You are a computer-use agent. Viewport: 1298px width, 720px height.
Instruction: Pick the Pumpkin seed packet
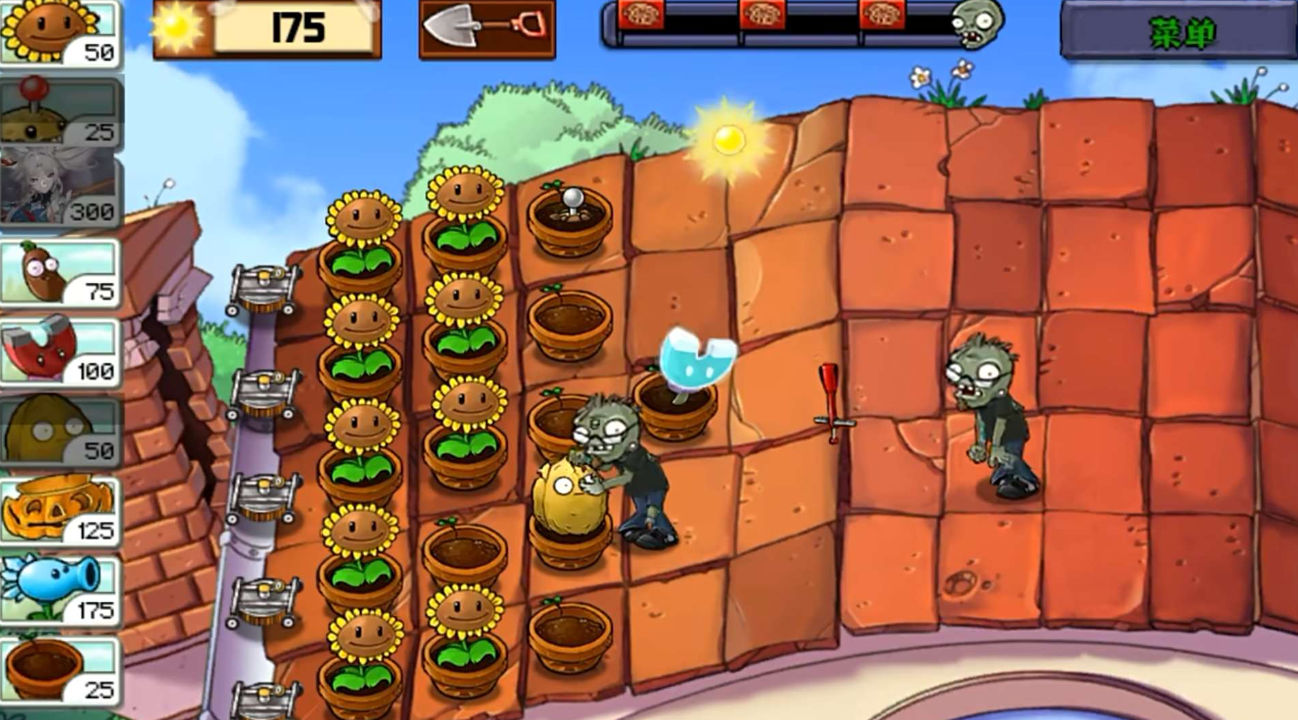[x=60, y=509]
